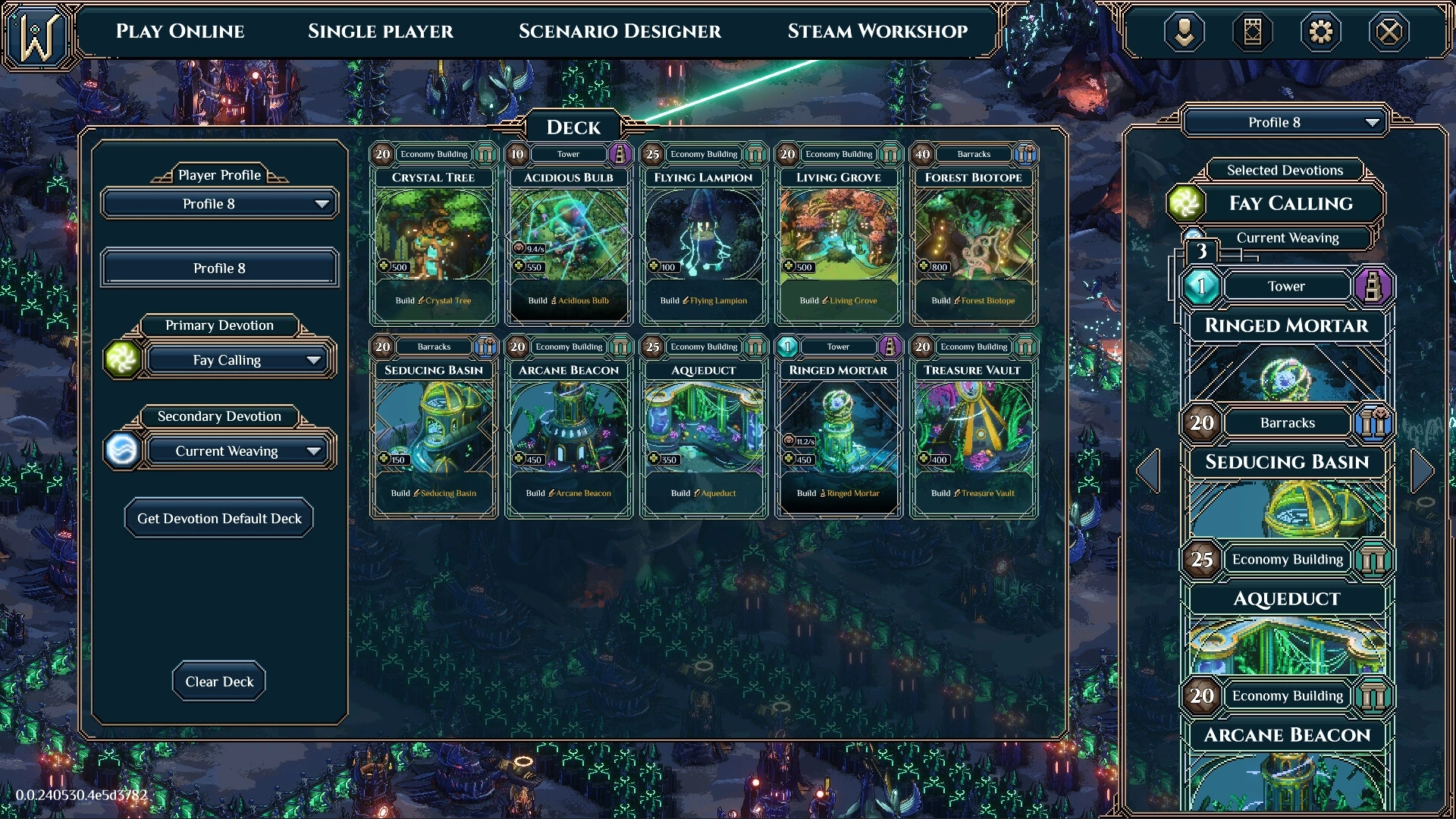
Task: Change the Secondary Devotion Current Weaving dropdown
Action: (x=238, y=451)
